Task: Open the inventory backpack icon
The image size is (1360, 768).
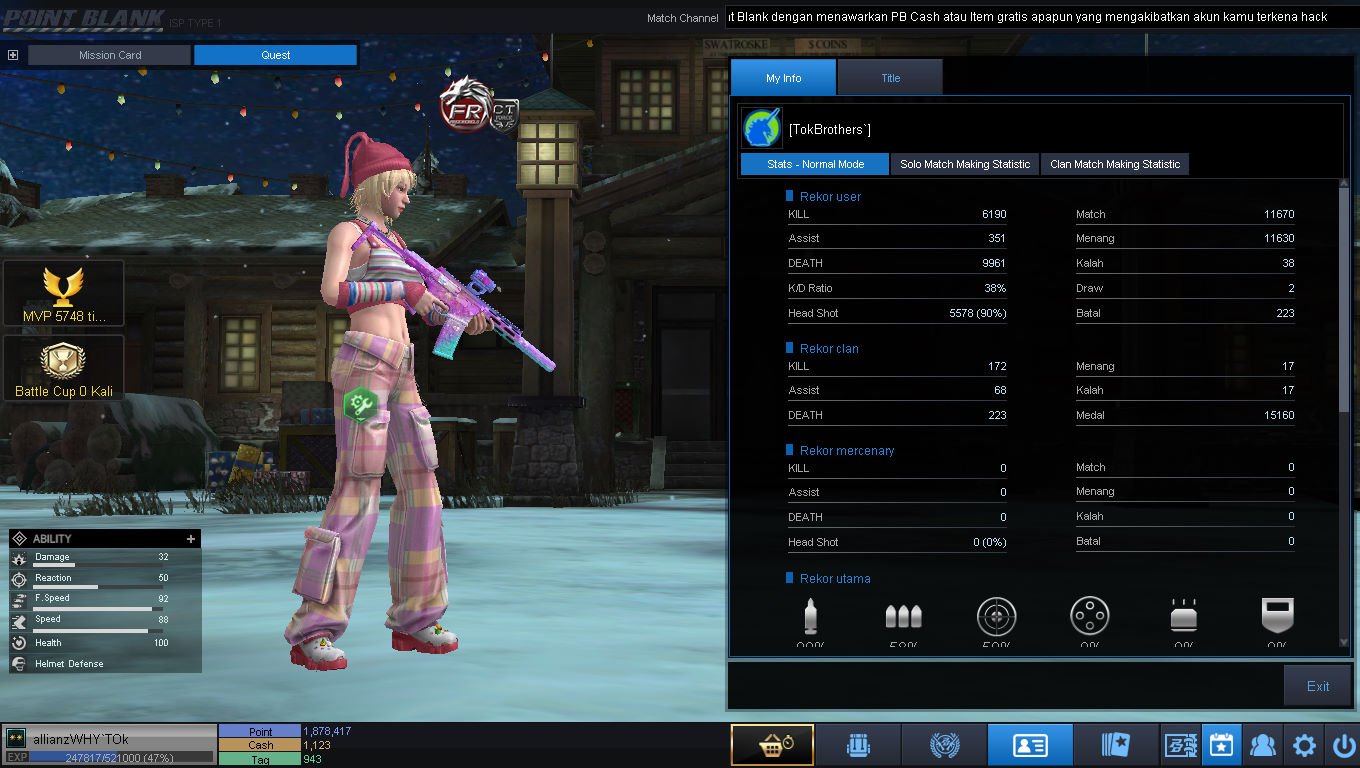Action: point(858,745)
